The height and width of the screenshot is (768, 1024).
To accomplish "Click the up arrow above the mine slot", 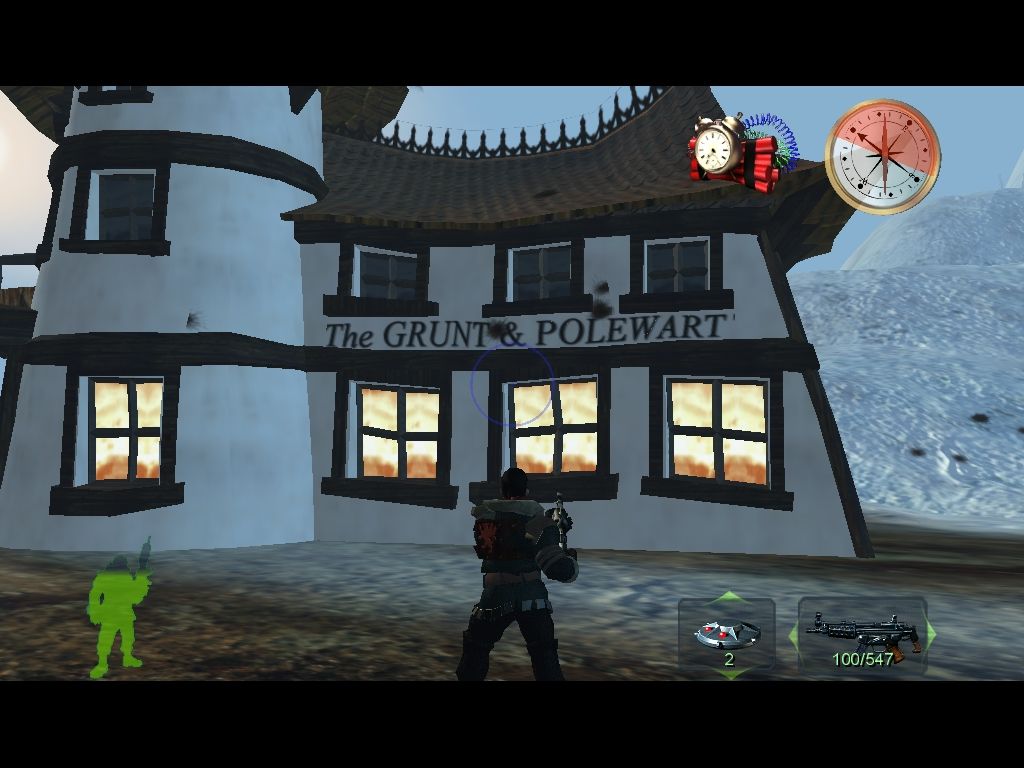I will pos(727,598).
